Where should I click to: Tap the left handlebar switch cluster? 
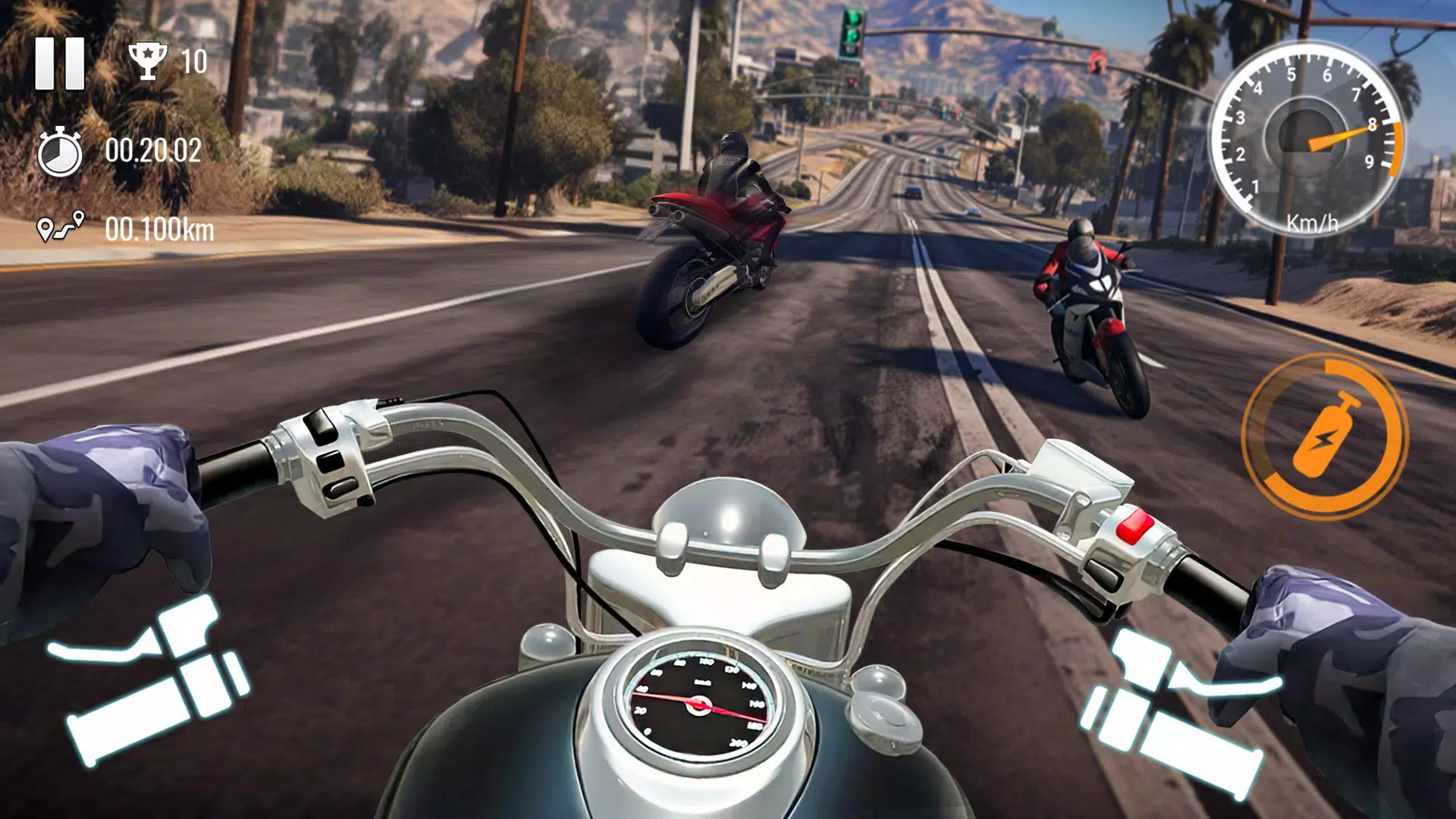[x=331, y=460]
